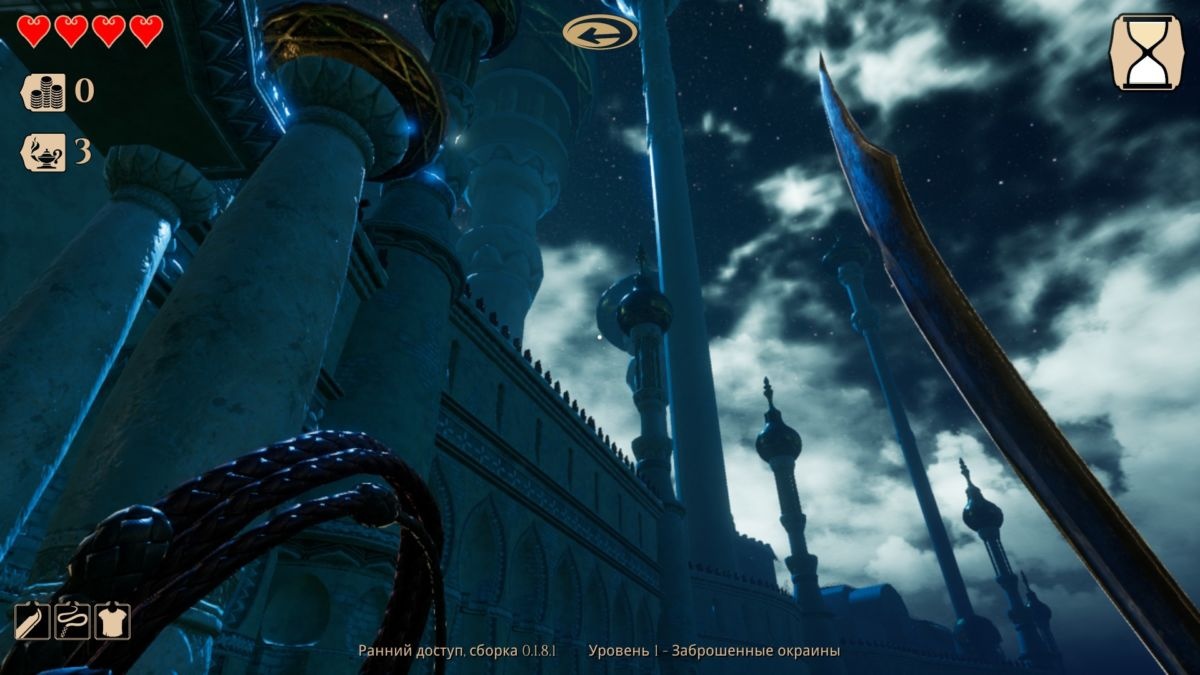Viewport: 1200px width, 675px height.
Task: Click the oval left-arrow direction marker
Action: click(600, 33)
